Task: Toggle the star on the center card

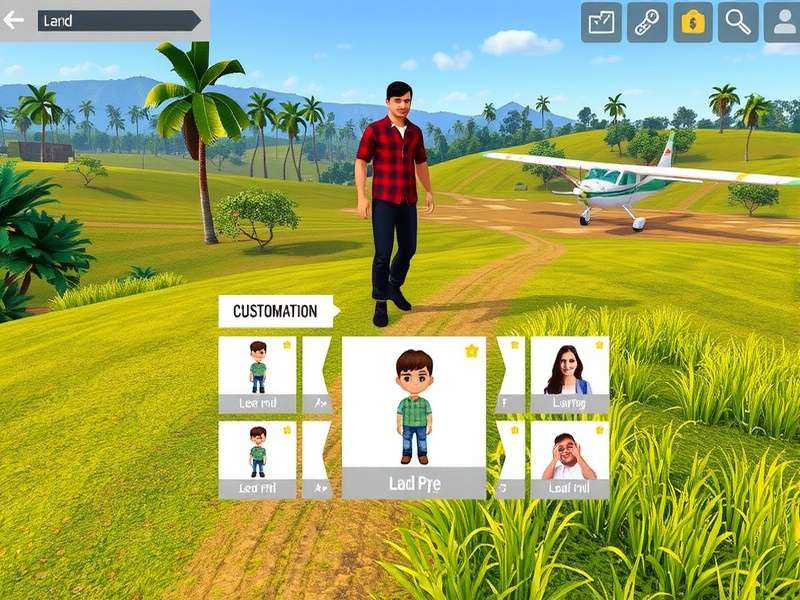Action: coord(471,351)
